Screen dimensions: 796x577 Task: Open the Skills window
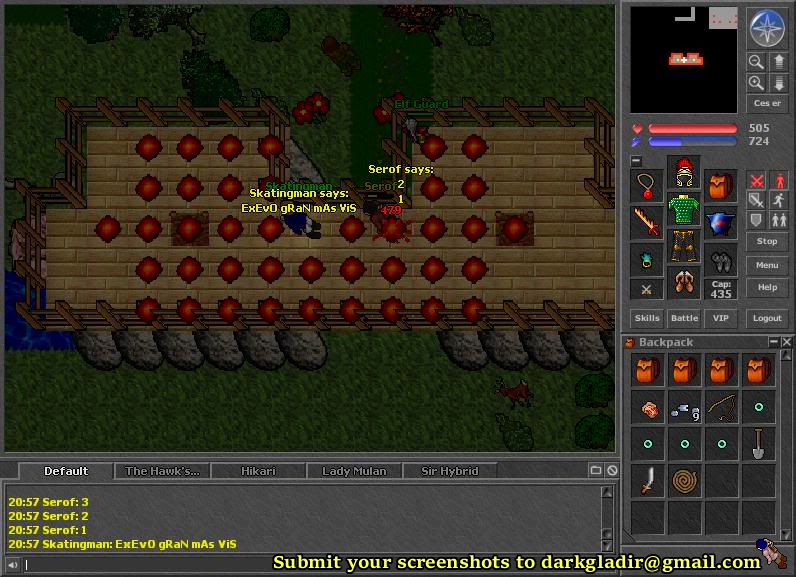[x=647, y=318]
